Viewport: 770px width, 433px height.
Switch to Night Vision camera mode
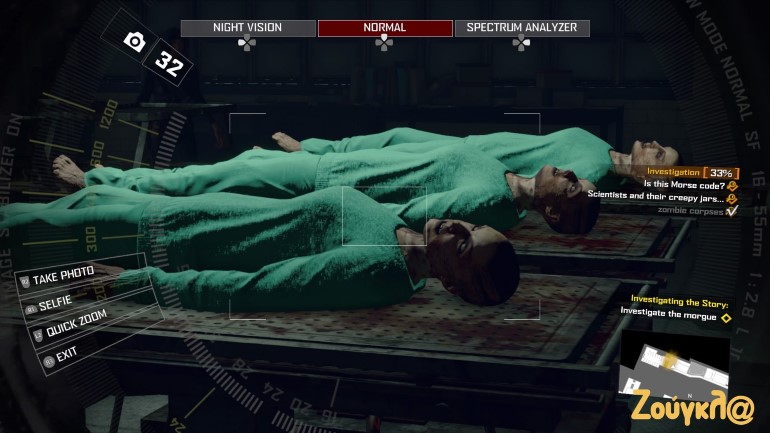coord(246,28)
